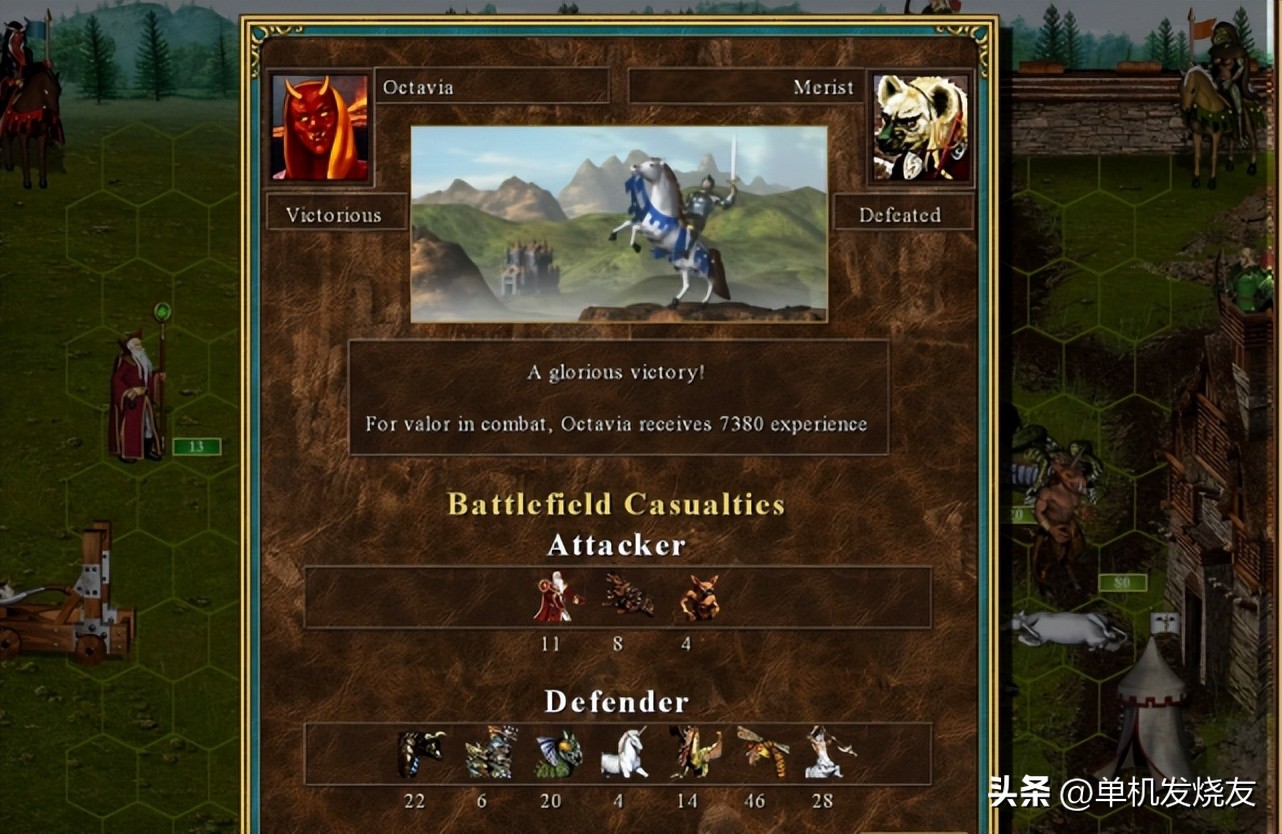Click the Defeated label under Merist
Viewport: 1282px width, 834px height.
[x=903, y=213]
